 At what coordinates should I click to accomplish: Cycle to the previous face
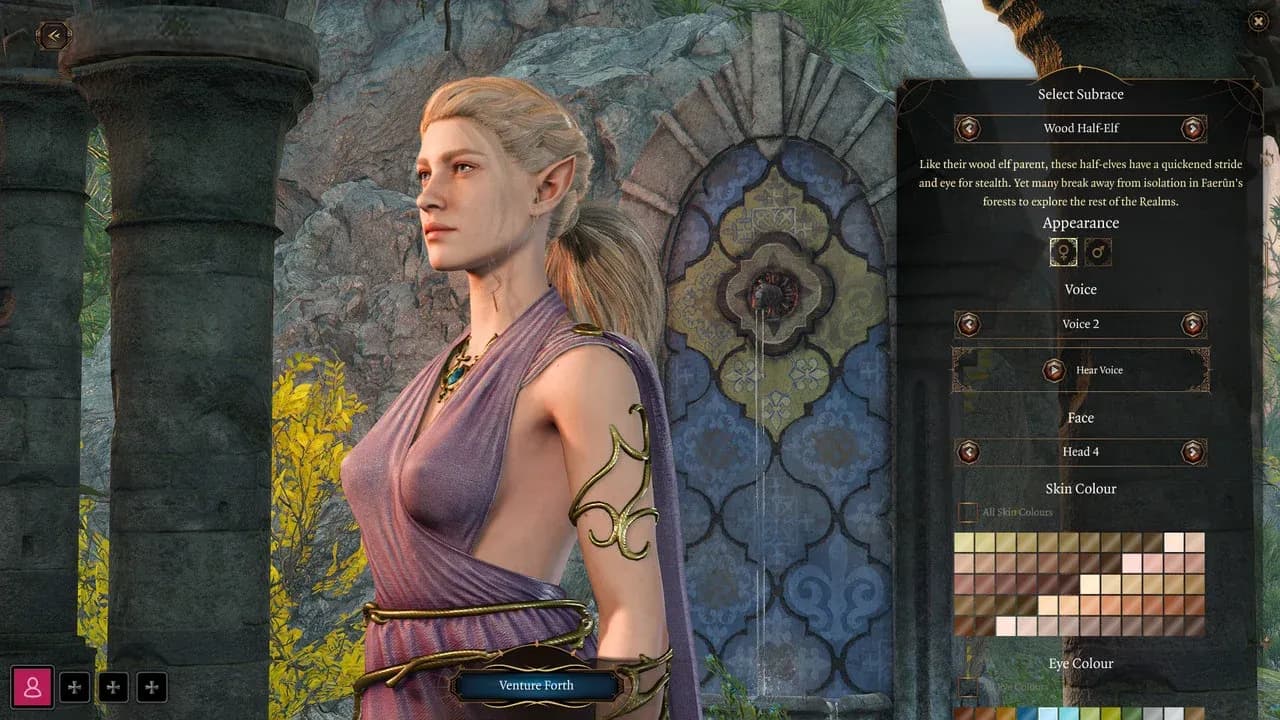[x=967, y=452]
